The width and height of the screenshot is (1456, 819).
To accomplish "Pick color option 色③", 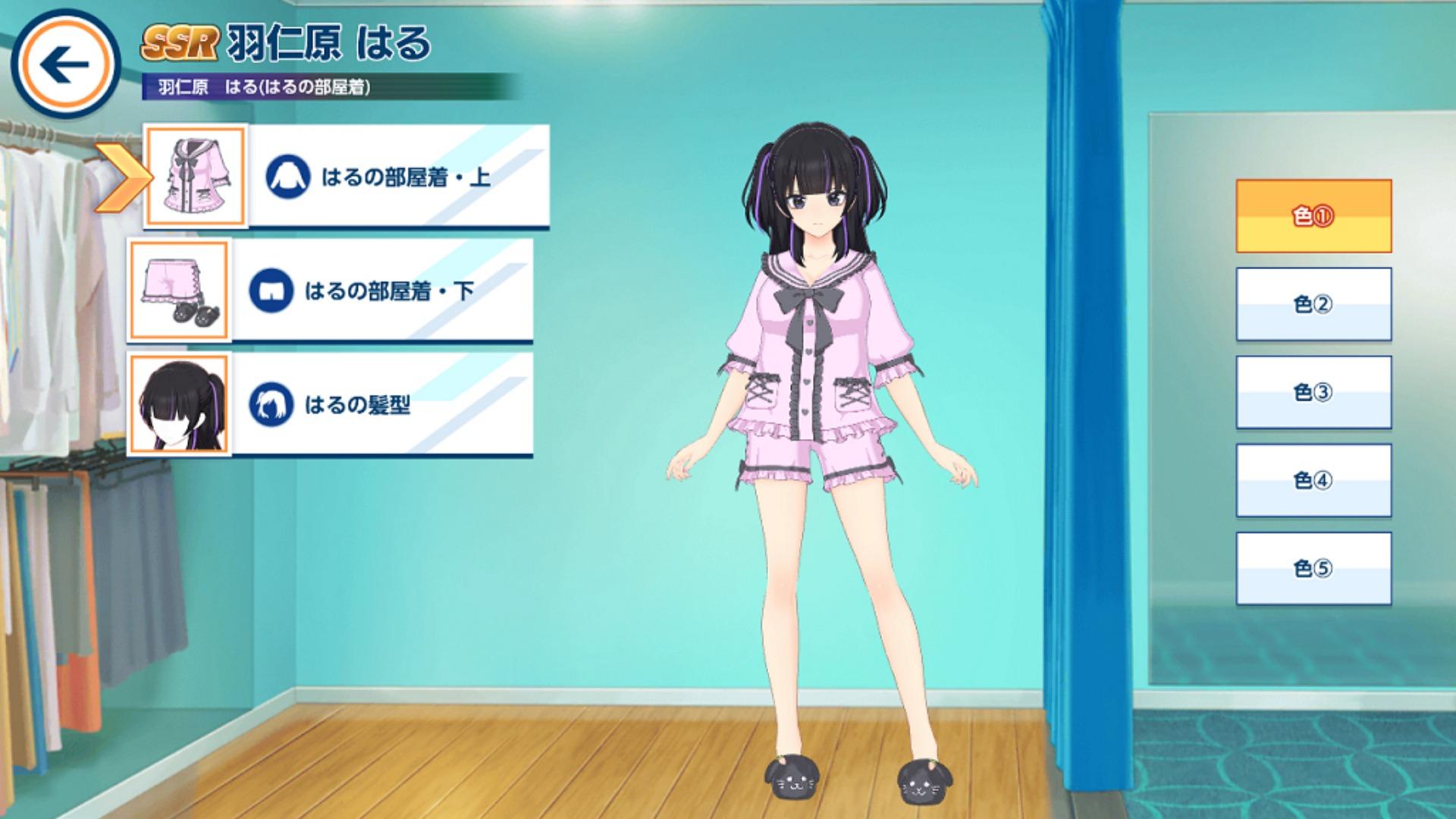I will (x=1313, y=392).
